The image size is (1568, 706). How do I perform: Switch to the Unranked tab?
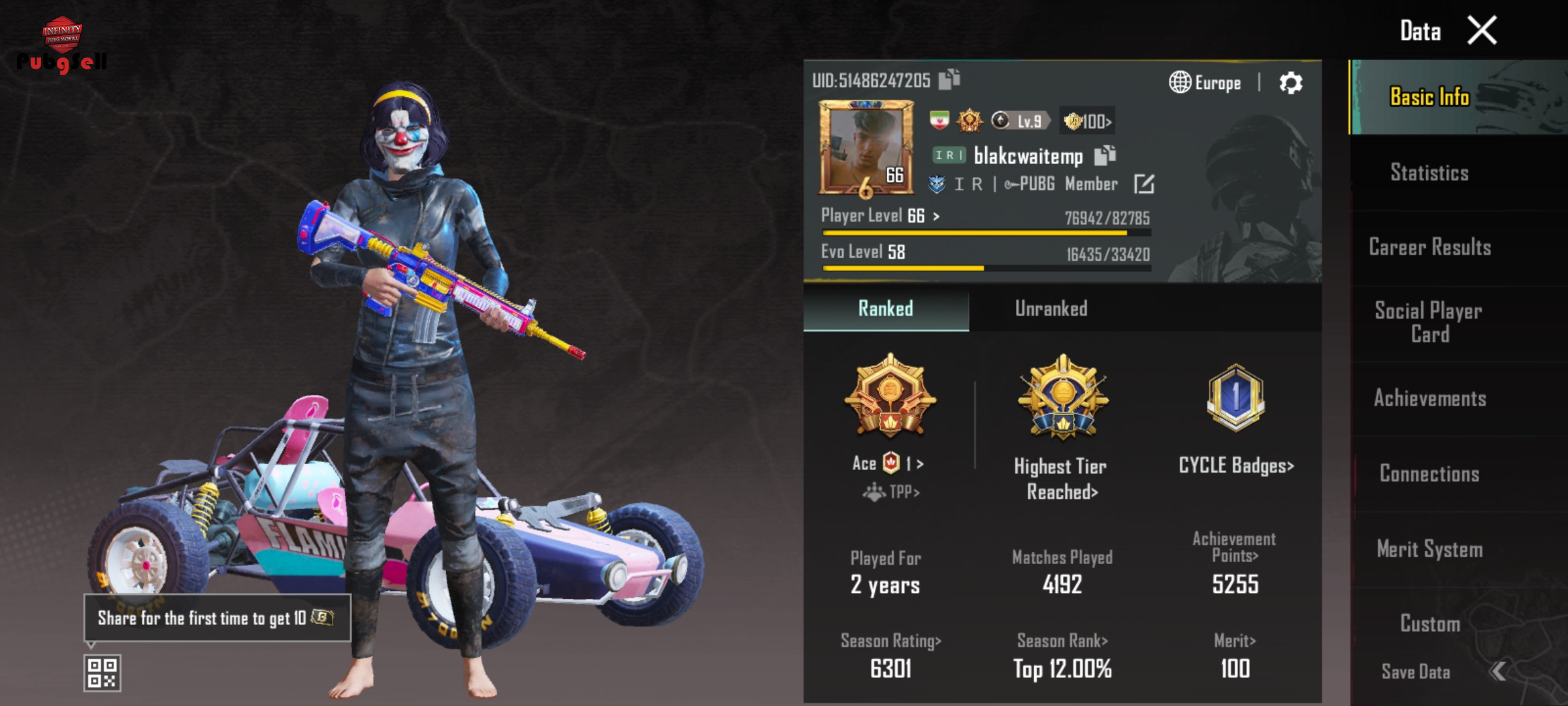(x=1051, y=309)
